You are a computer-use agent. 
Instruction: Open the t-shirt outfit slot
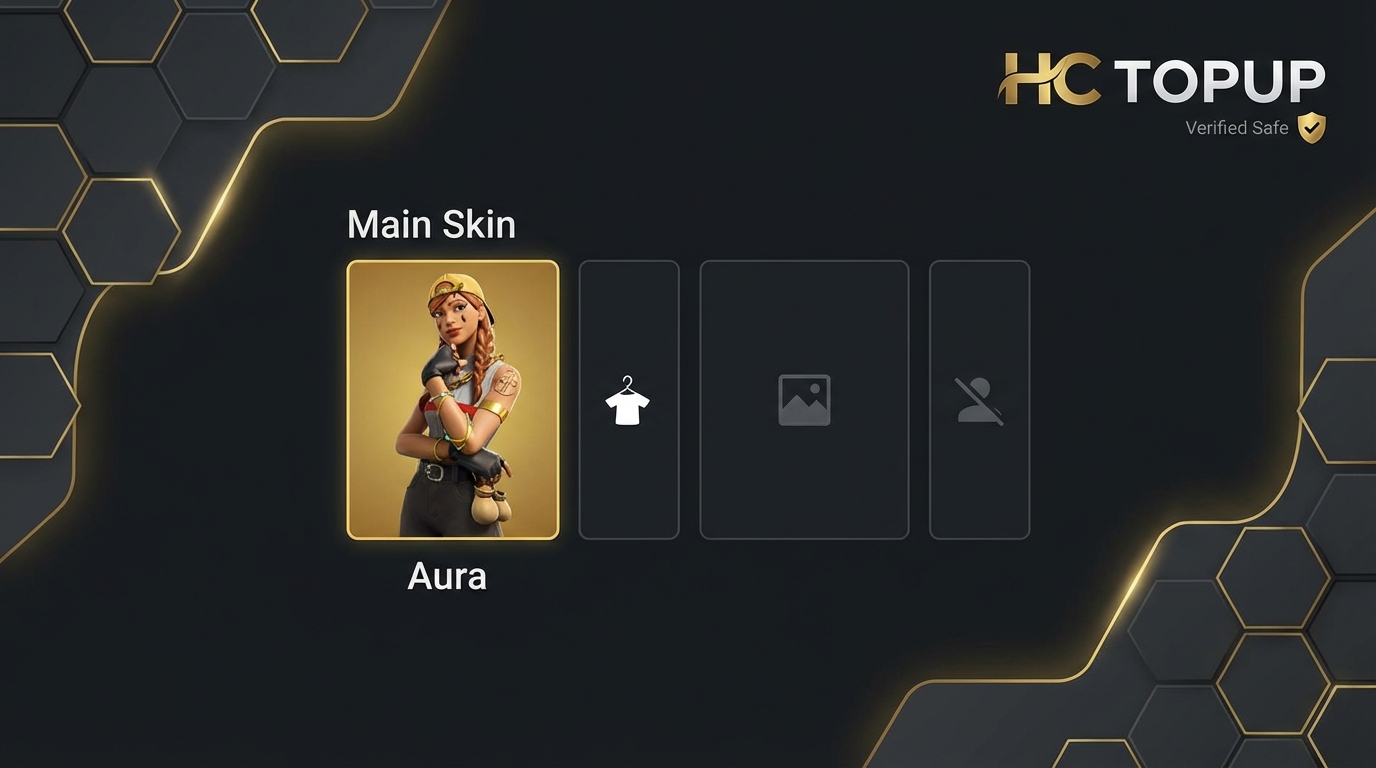628,400
